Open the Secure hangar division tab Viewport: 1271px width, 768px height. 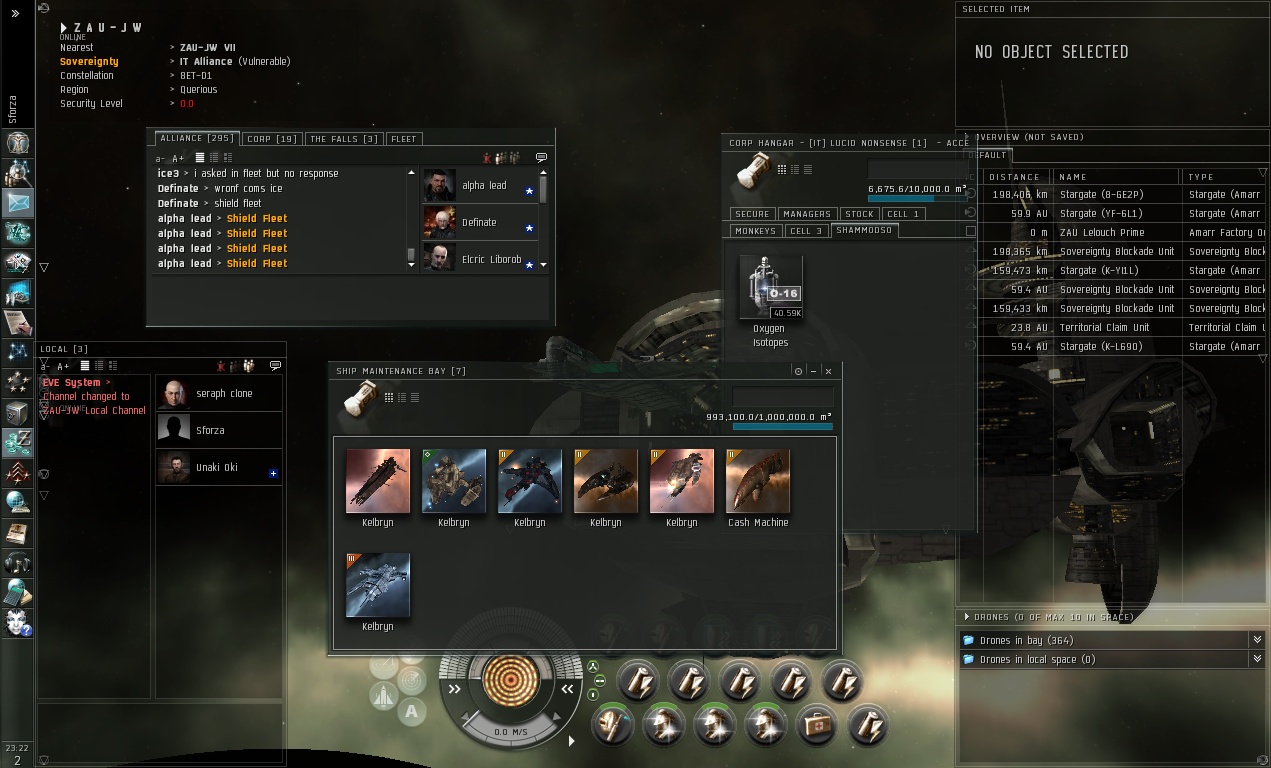tap(752, 214)
